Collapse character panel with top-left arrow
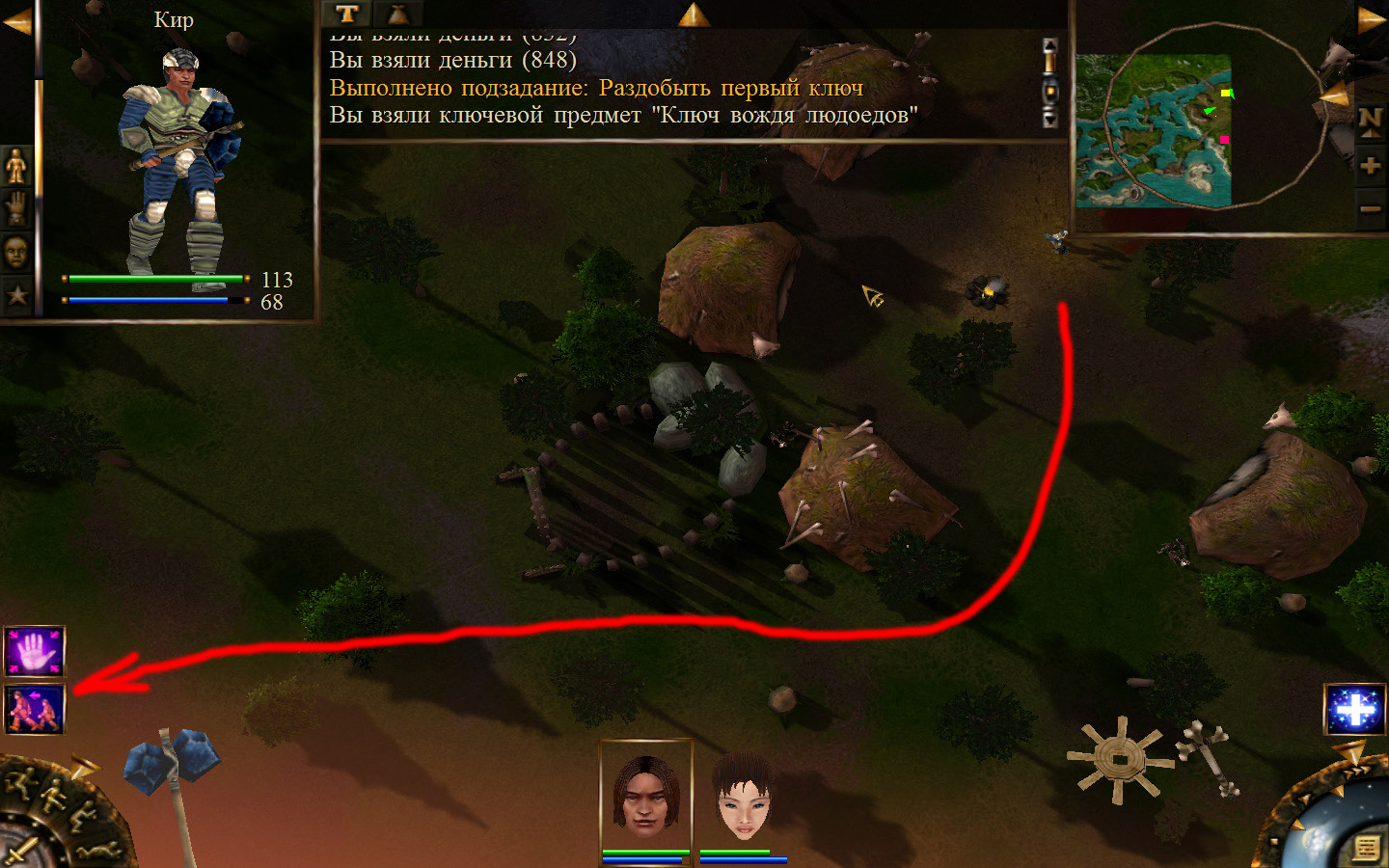 click(16, 21)
